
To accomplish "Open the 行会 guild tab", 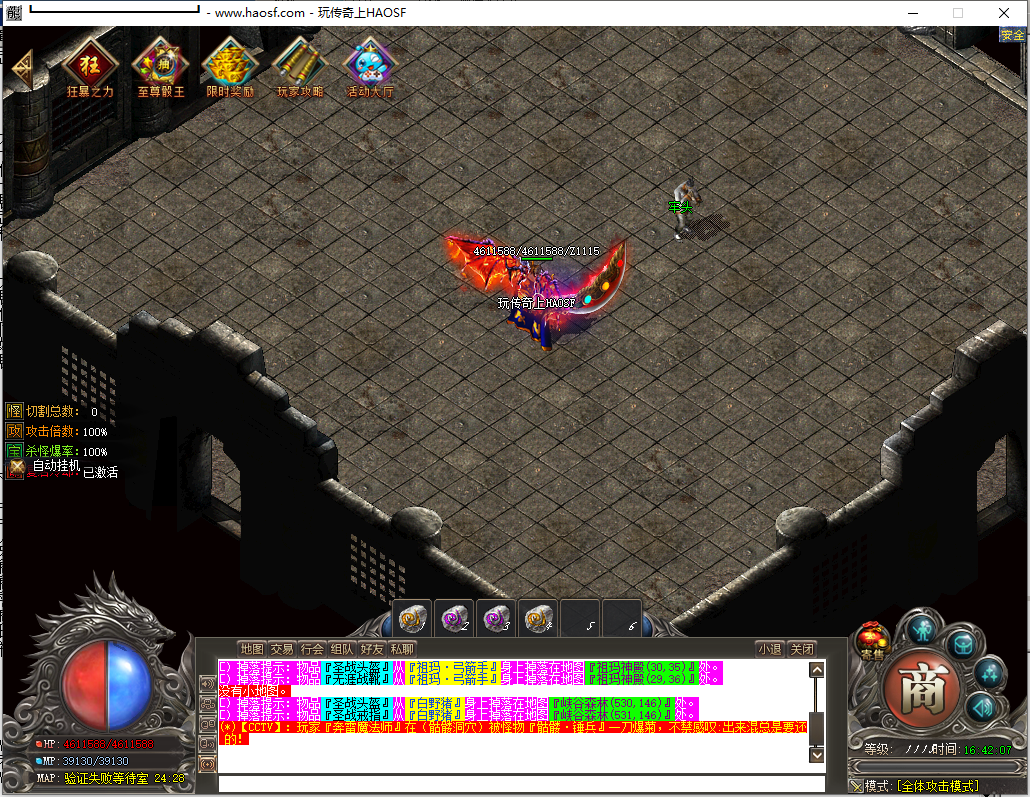I will [312, 649].
